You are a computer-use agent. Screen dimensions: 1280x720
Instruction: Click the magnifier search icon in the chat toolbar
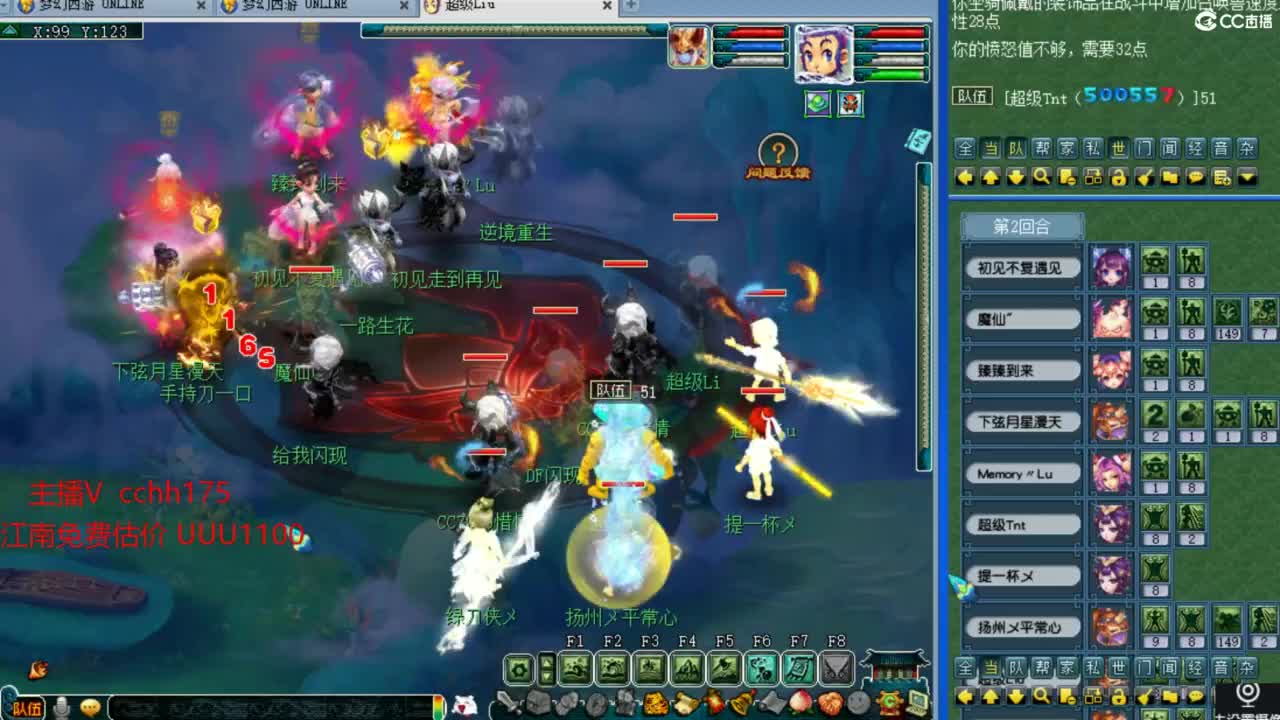[x=1040, y=177]
